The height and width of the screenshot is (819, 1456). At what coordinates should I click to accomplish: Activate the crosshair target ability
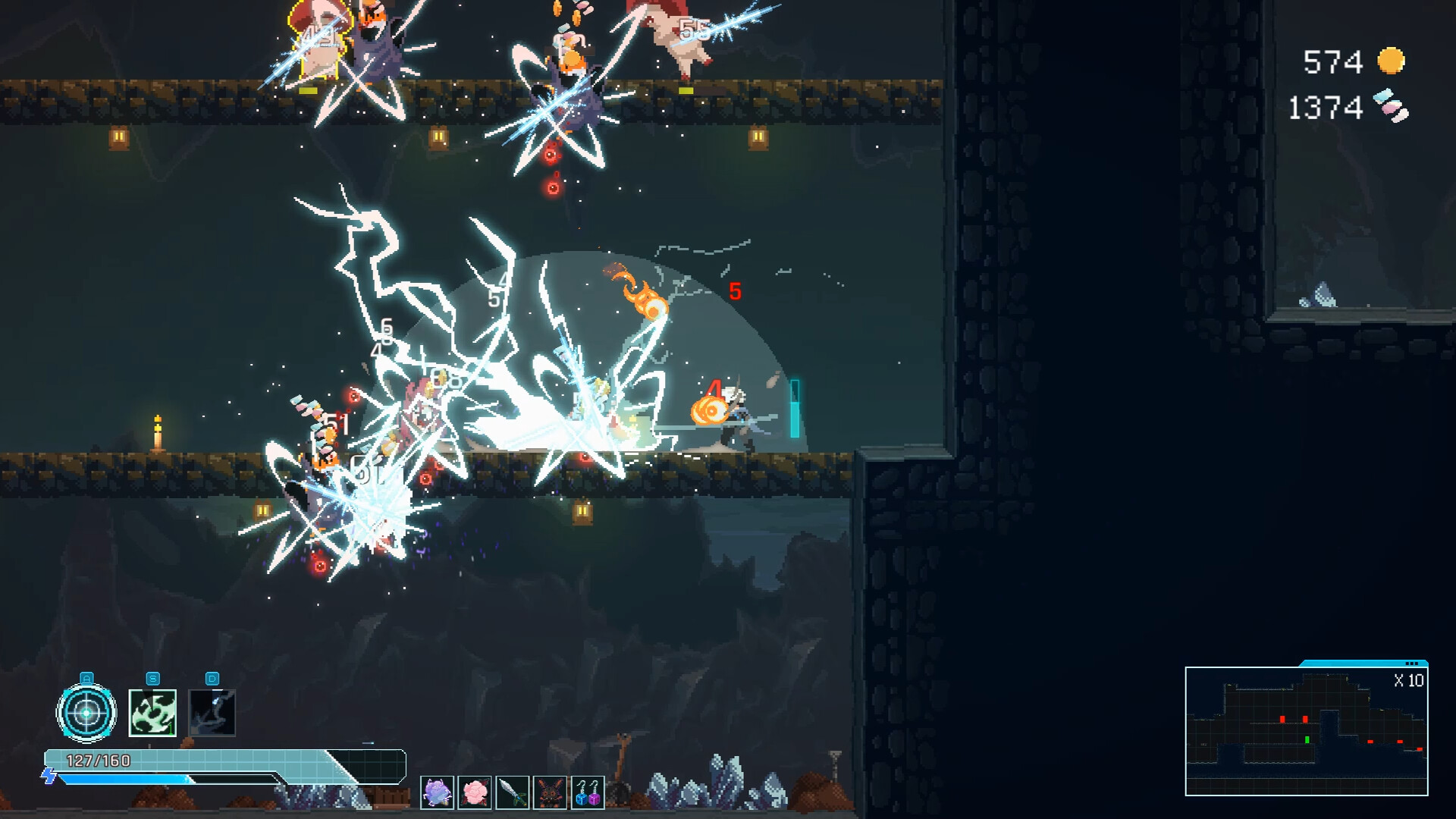86,713
